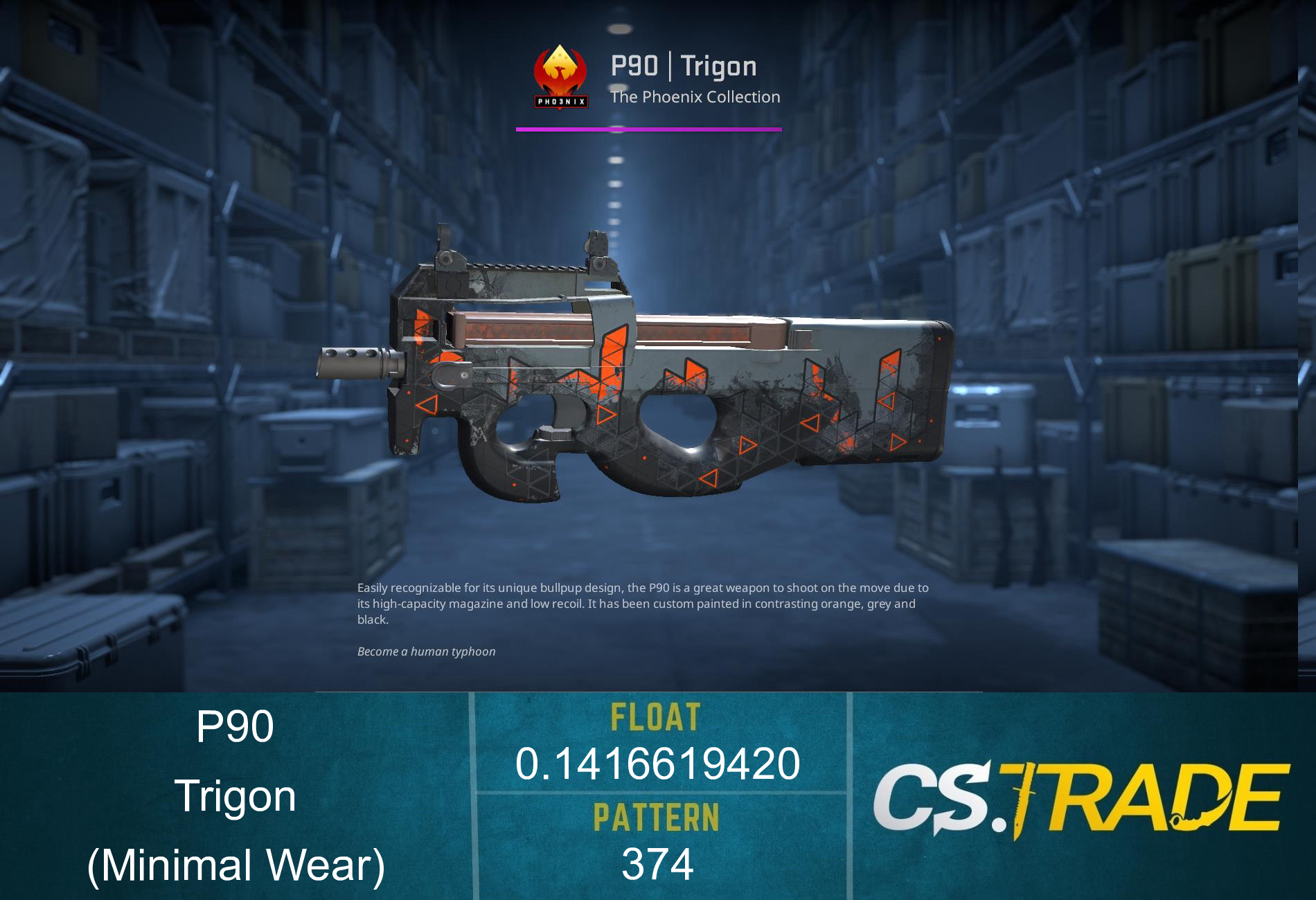The image size is (1316, 900).
Task: Open The Phoenix Collection link
Action: (x=695, y=97)
